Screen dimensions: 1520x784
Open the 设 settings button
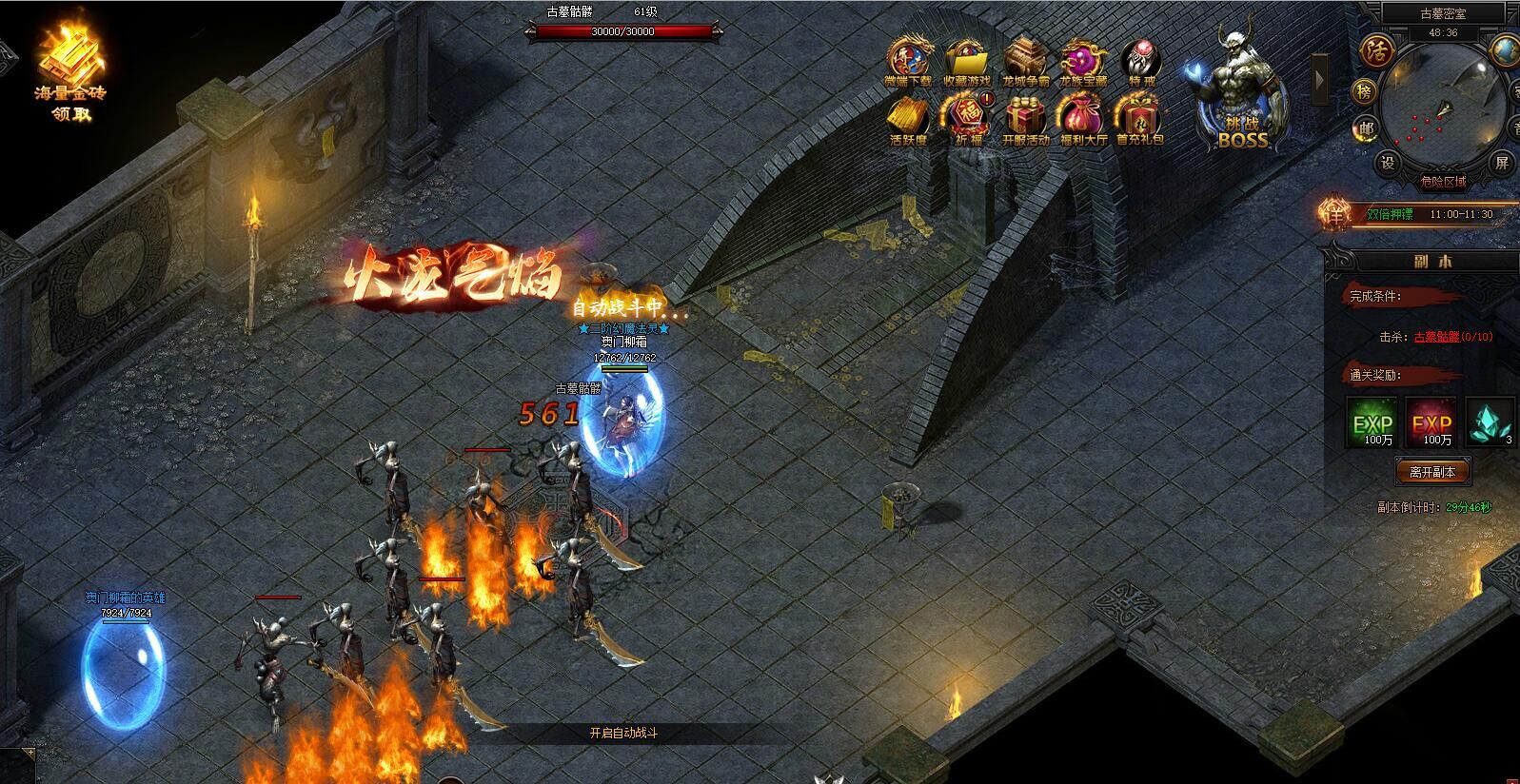(x=1389, y=163)
